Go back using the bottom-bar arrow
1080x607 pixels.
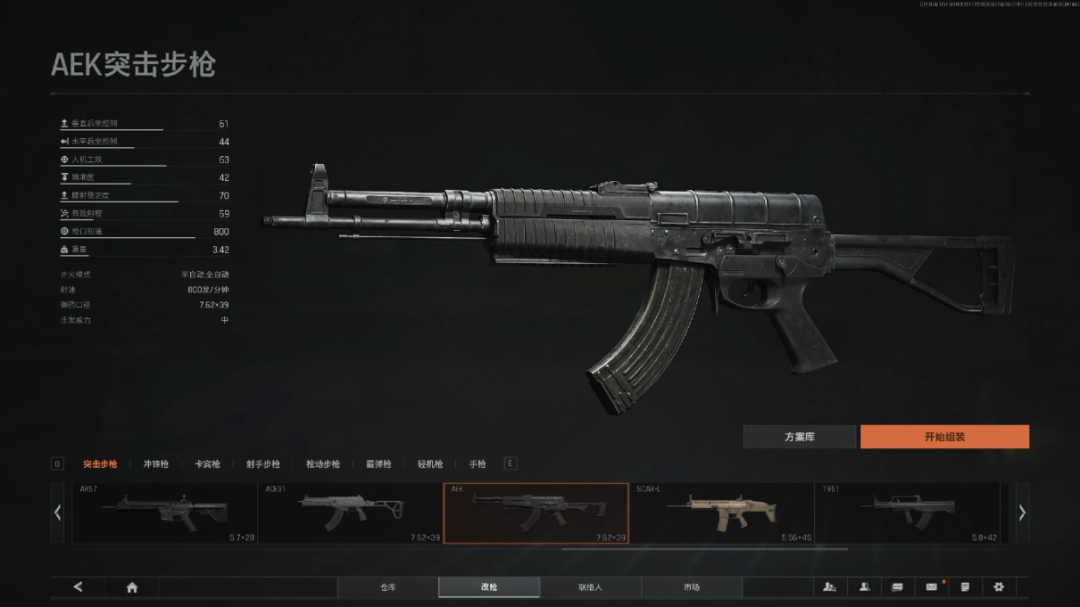coord(78,587)
